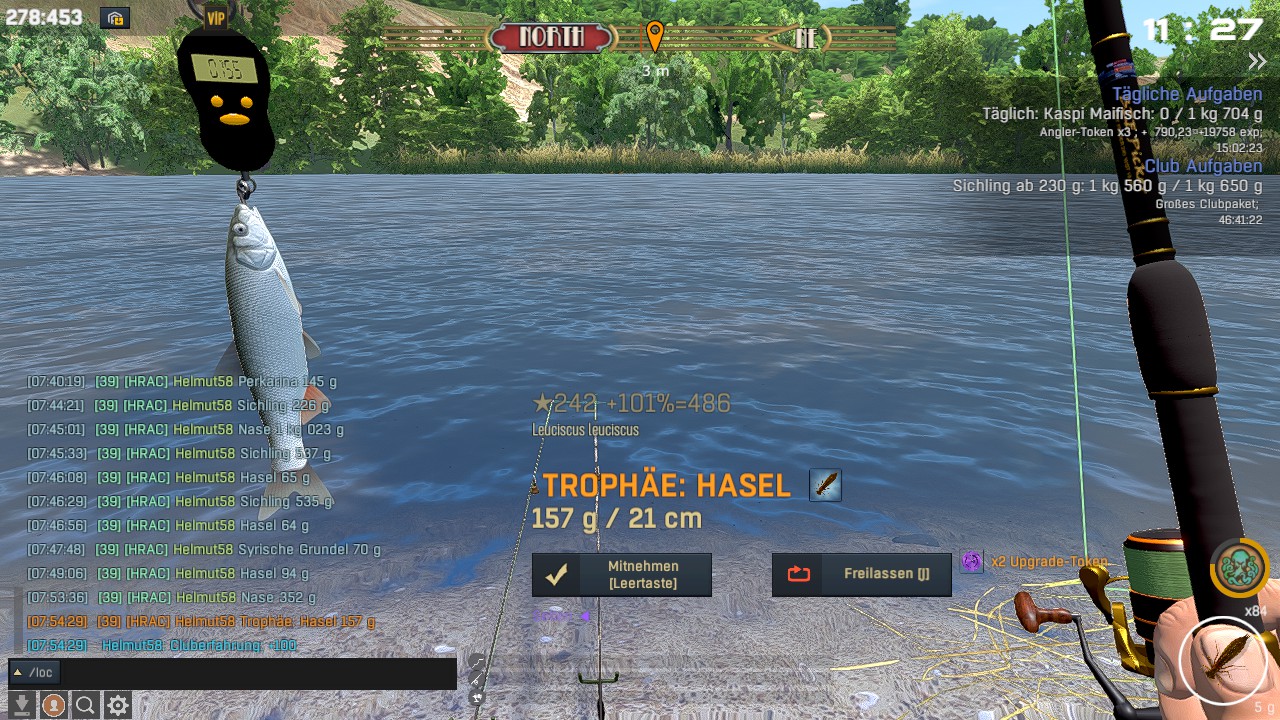The width and height of the screenshot is (1280, 720).
Task: Open the /loc chat channel selector
Action: pos(34,673)
